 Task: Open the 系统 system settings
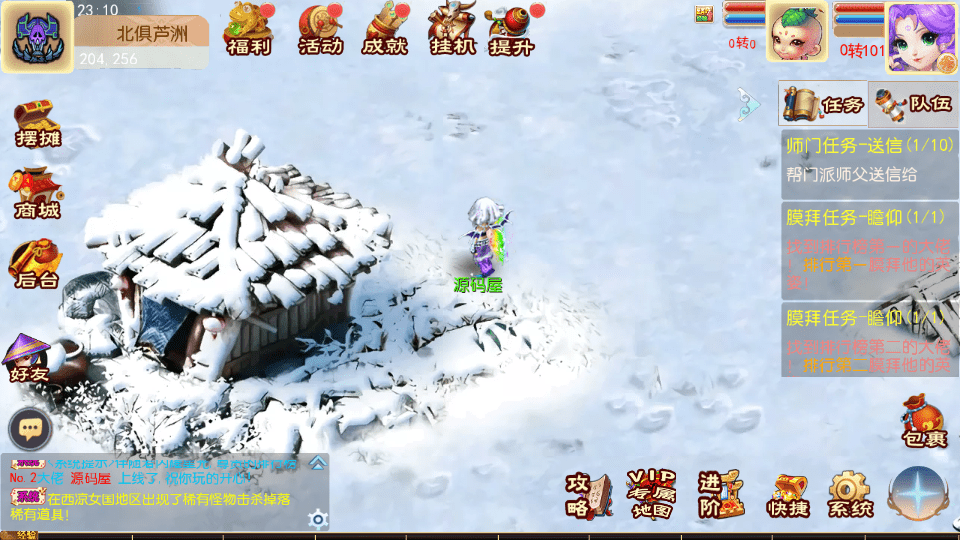(x=850, y=496)
